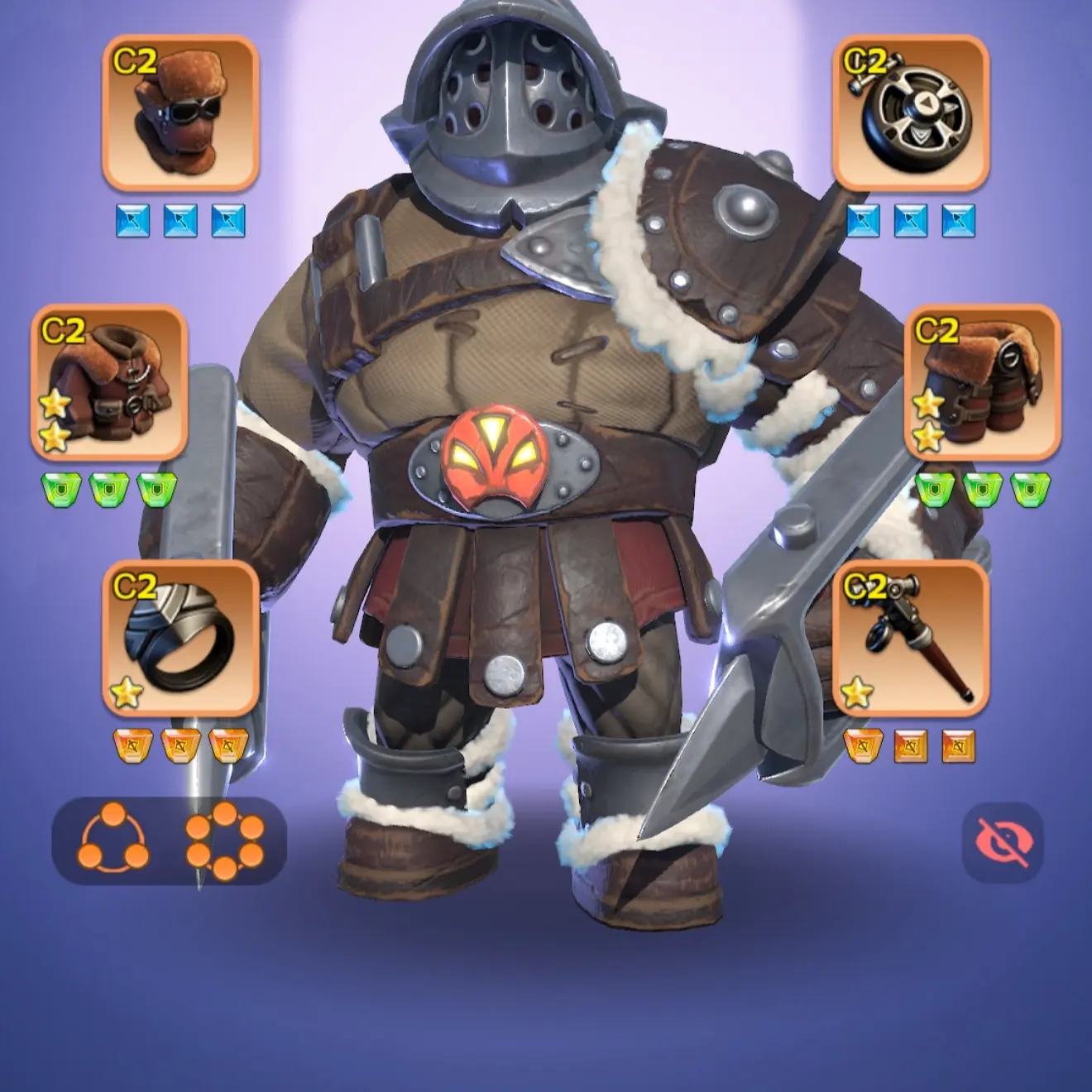Image resolution: width=1092 pixels, height=1092 pixels.
Task: Choose the black ring equipment slot
Action: click(180, 638)
